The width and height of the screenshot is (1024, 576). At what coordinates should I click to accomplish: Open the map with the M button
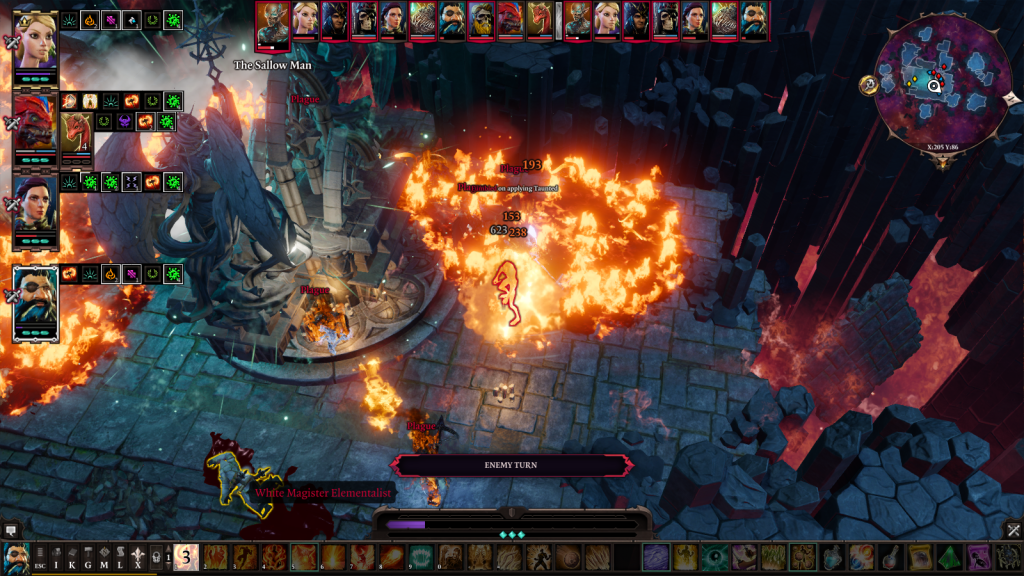pos(104,557)
